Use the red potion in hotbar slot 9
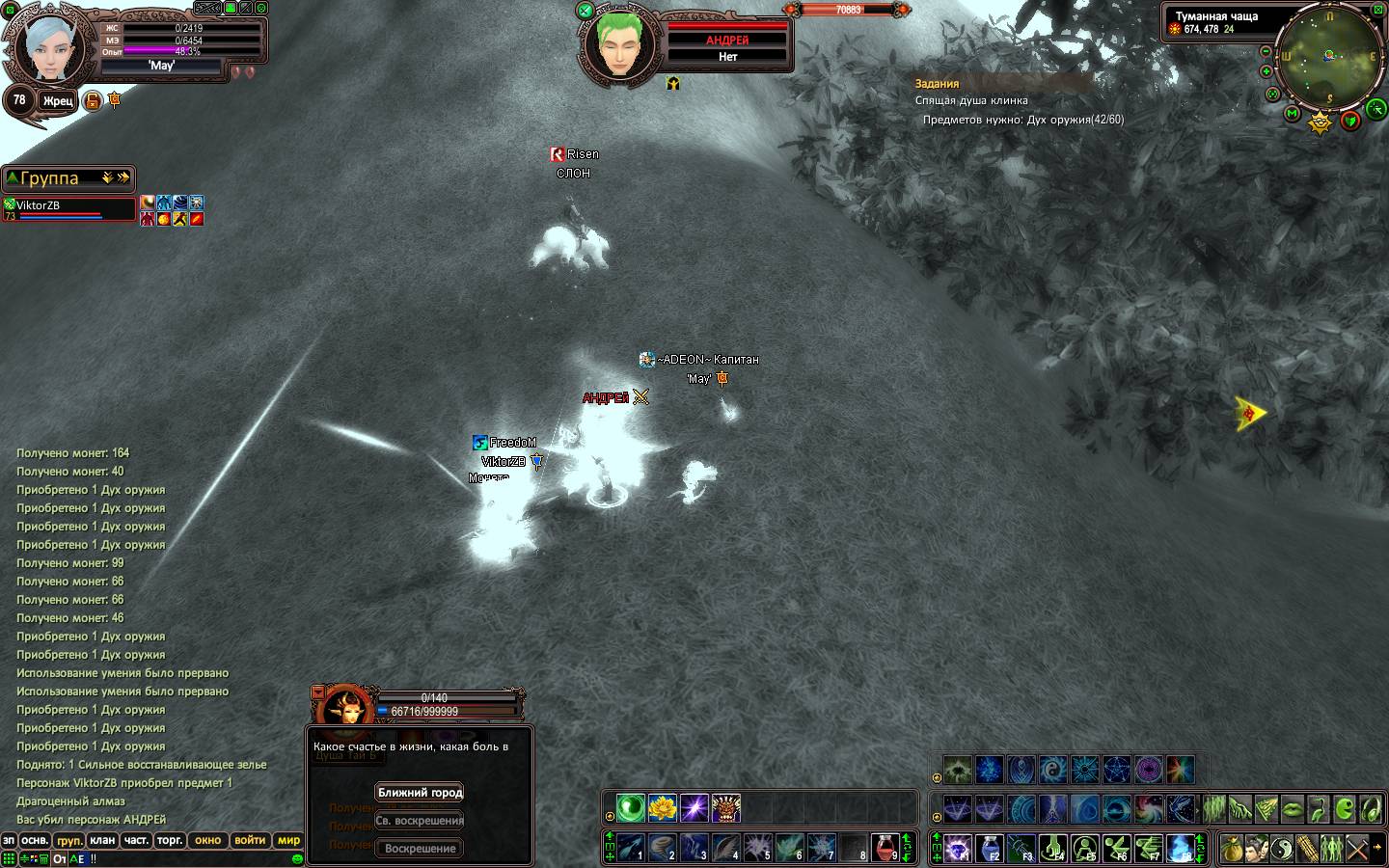Screen dimensions: 1389x868 tap(885, 848)
